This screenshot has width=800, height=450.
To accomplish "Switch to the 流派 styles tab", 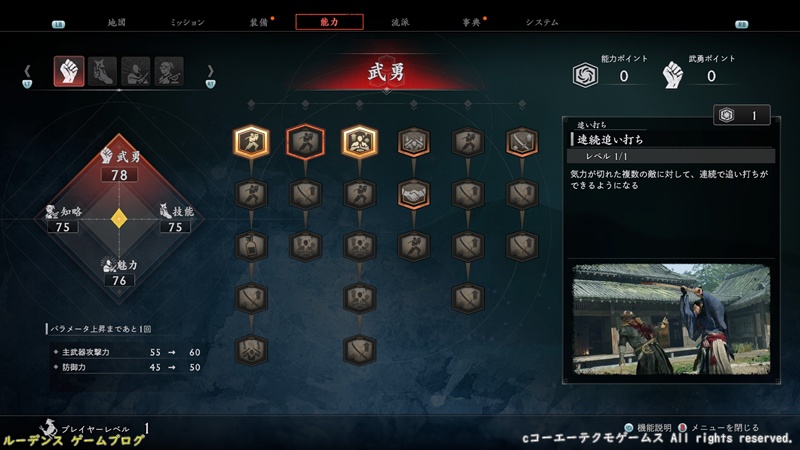I will pos(400,22).
